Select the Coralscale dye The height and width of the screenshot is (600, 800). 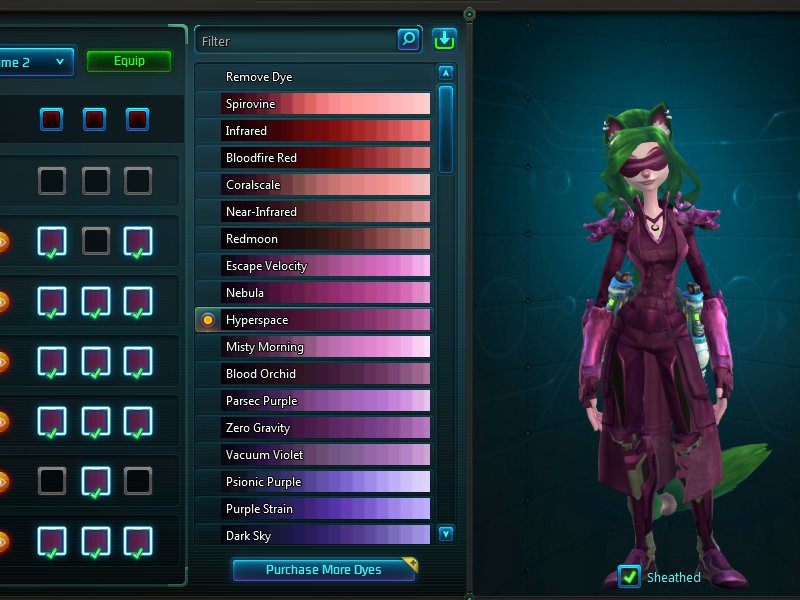313,185
